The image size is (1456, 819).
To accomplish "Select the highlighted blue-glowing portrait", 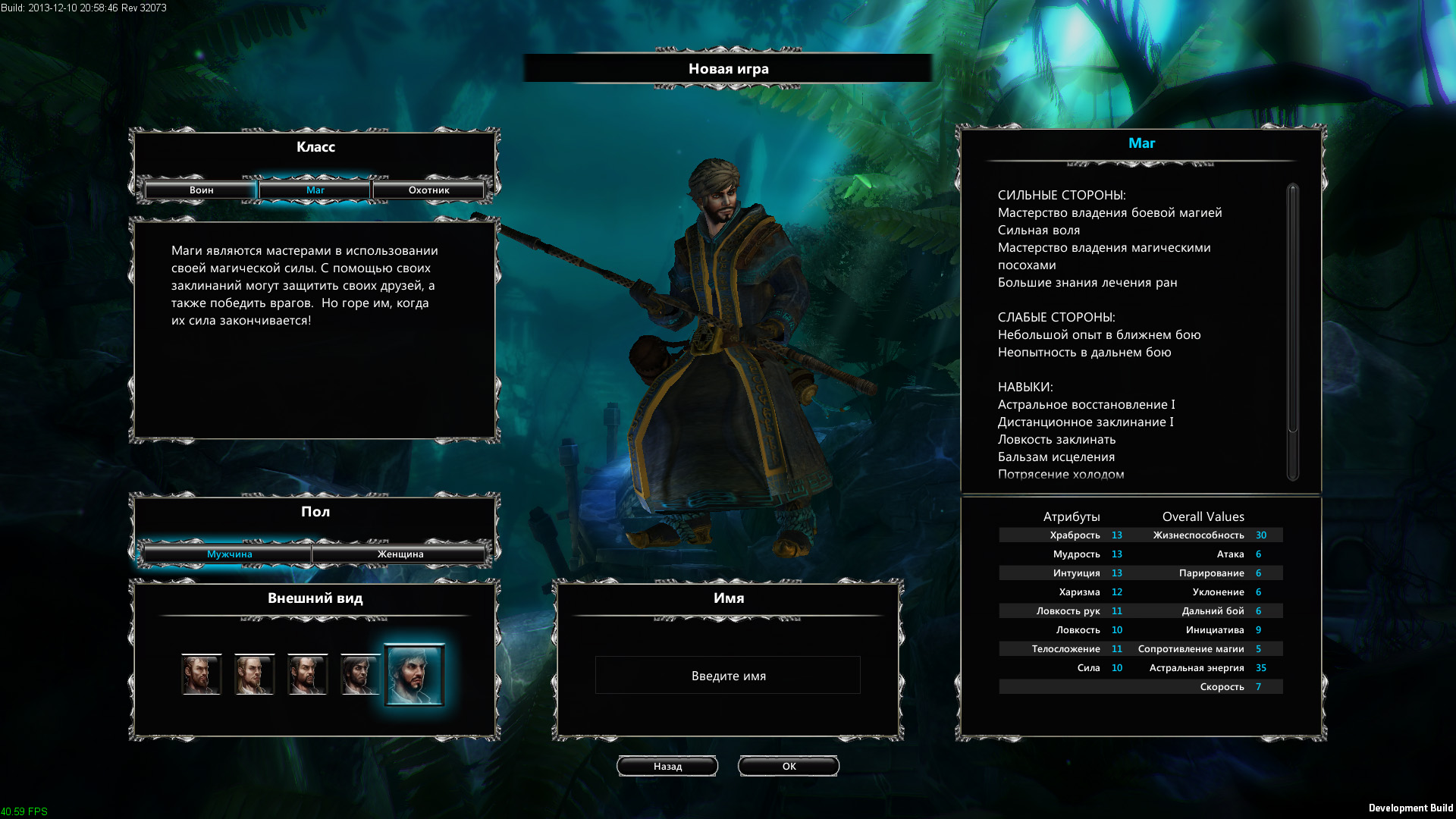I will coord(414,674).
